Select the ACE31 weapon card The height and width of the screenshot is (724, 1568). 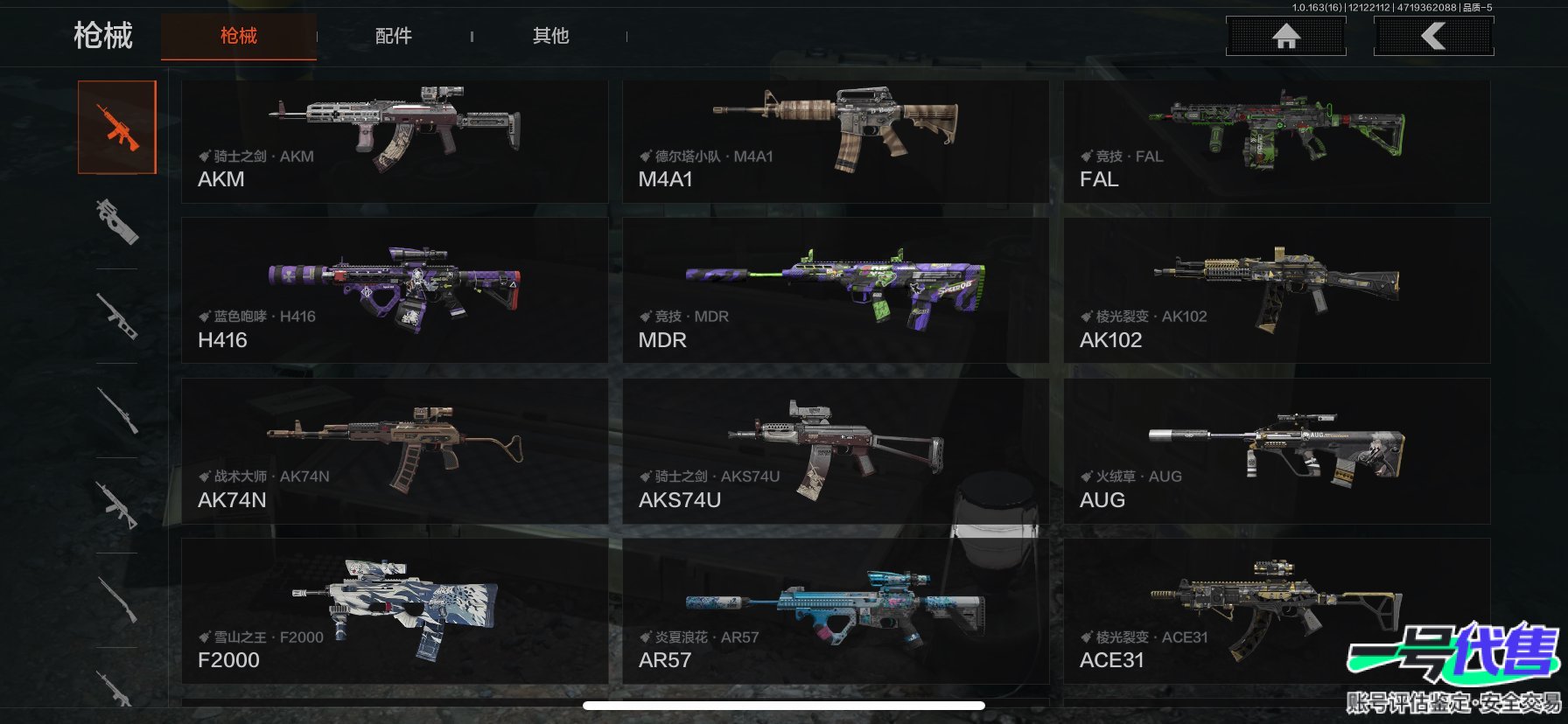coord(1225,611)
